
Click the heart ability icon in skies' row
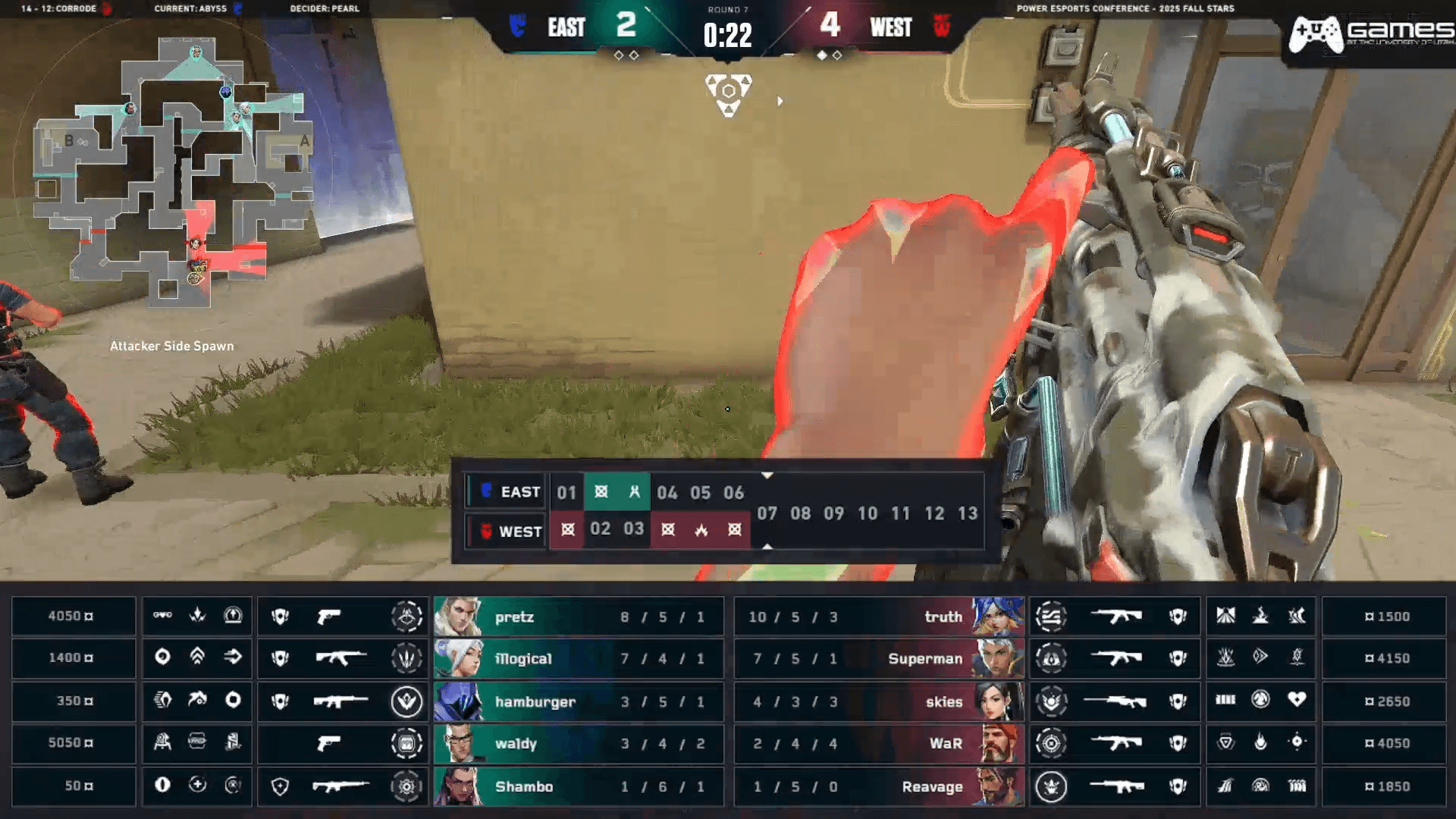[x=1297, y=700]
